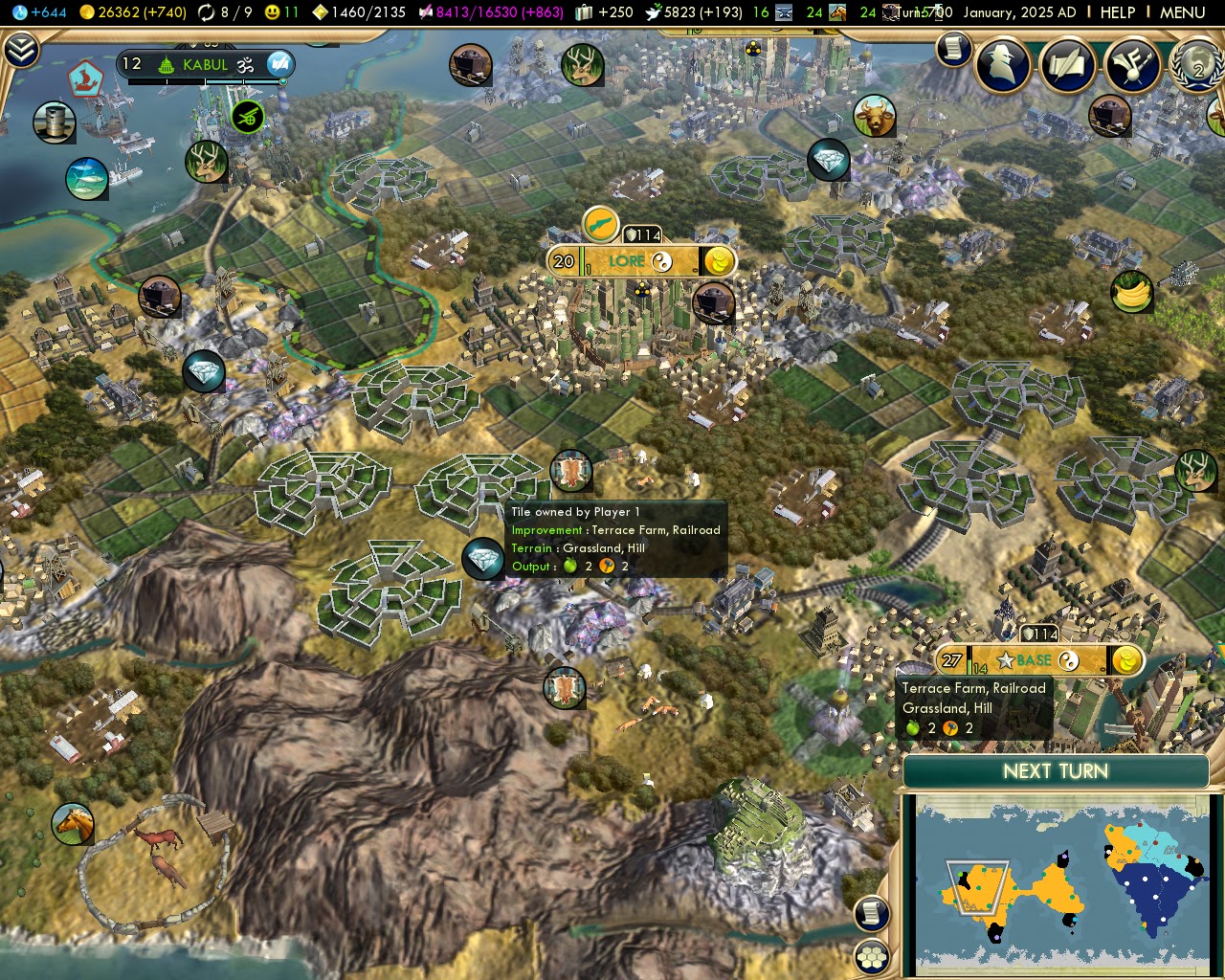Open the Espionage overview
The height and width of the screenshot is (980, 1225).
pyautogui.click(x=1004, y=65)
